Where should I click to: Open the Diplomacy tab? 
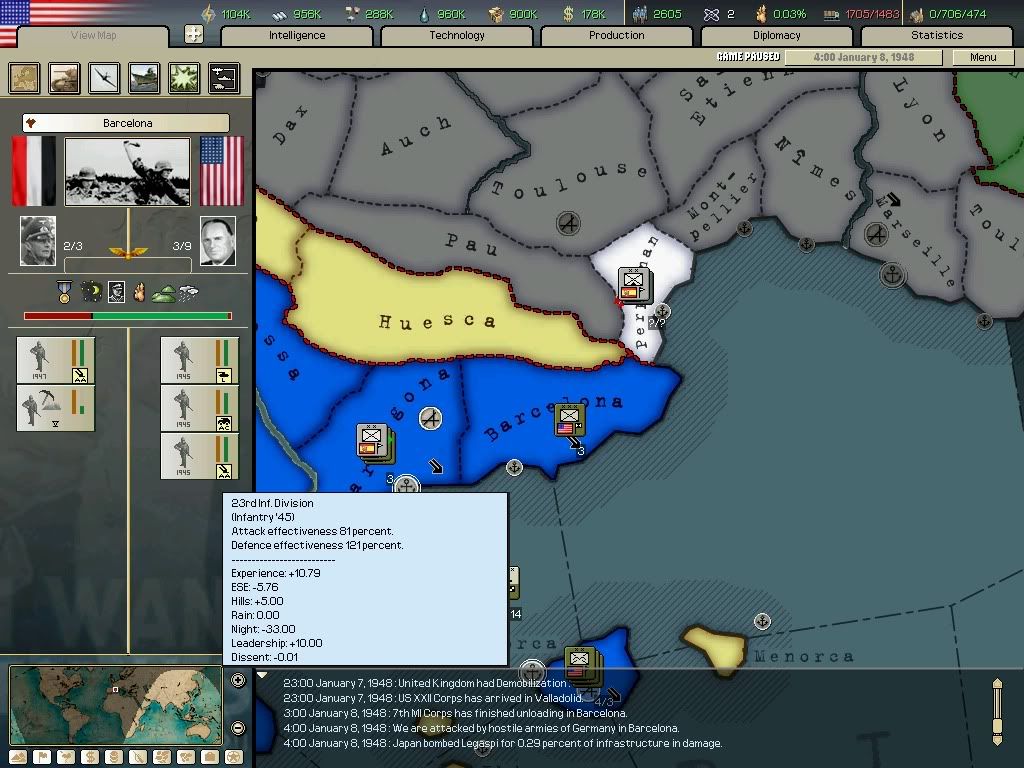click(x=777, y=36)
